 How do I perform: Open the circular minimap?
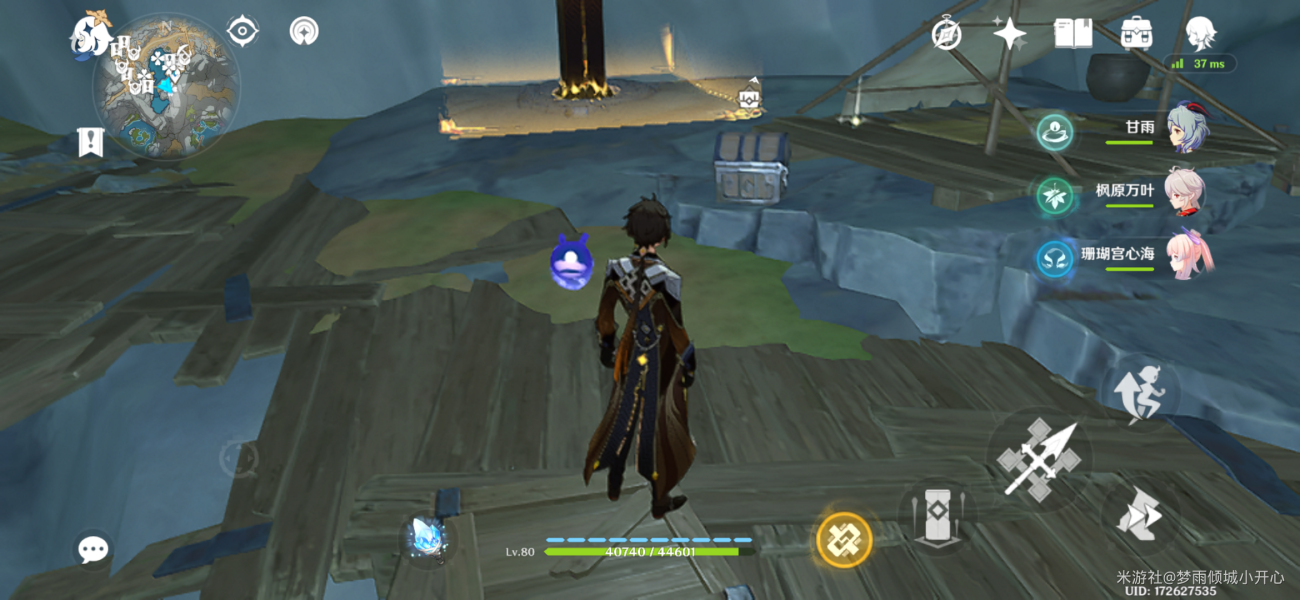(x=166, y=88)
